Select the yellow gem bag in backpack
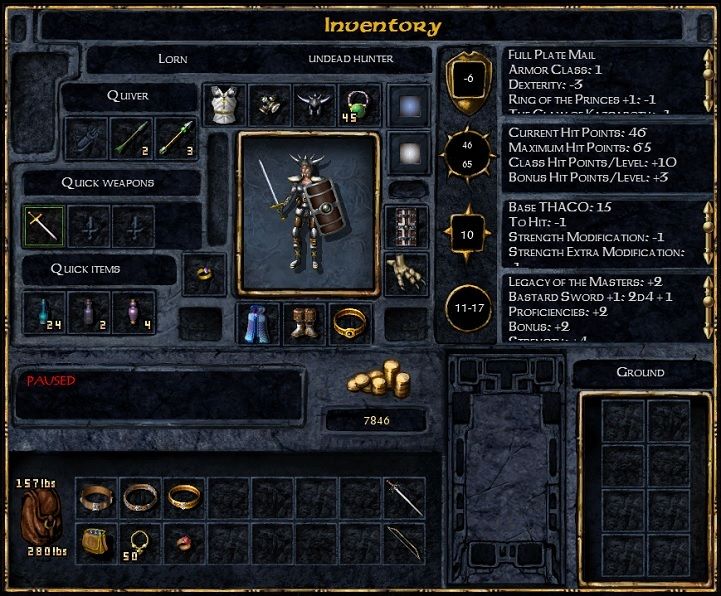This screenshot has height=596, width=721. pos(95,543)
